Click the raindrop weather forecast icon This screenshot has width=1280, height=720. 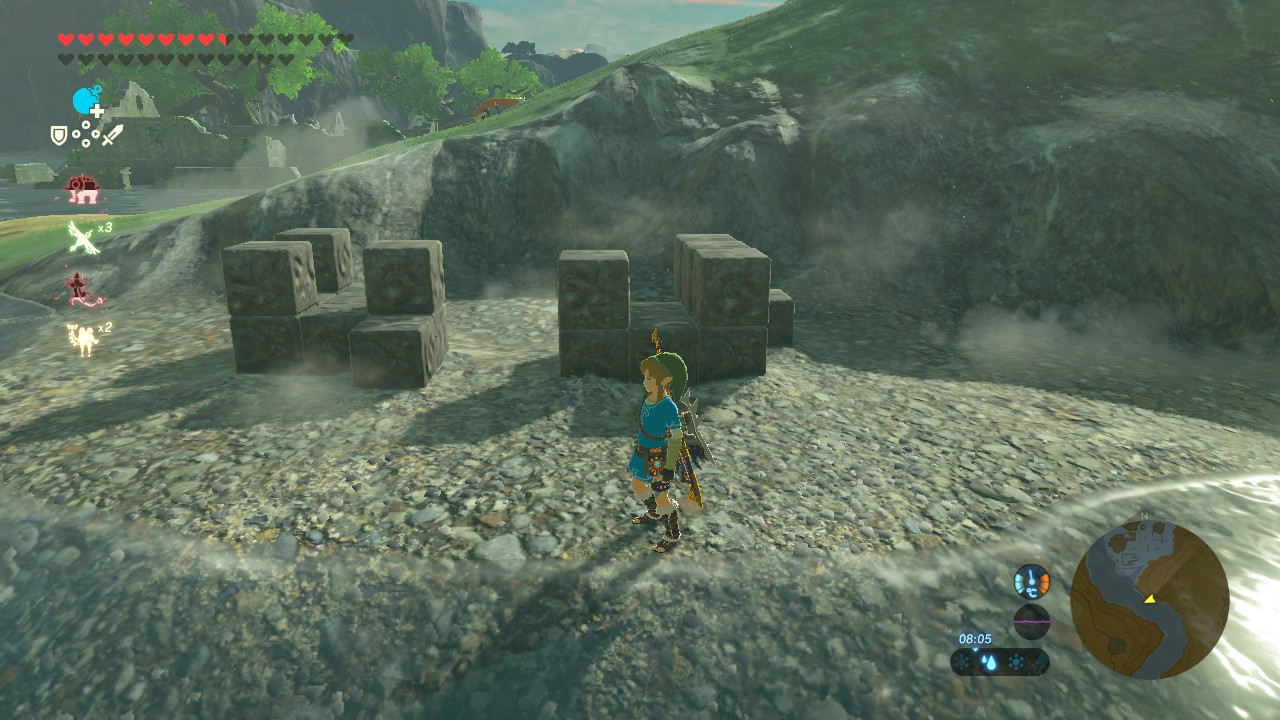989,662
